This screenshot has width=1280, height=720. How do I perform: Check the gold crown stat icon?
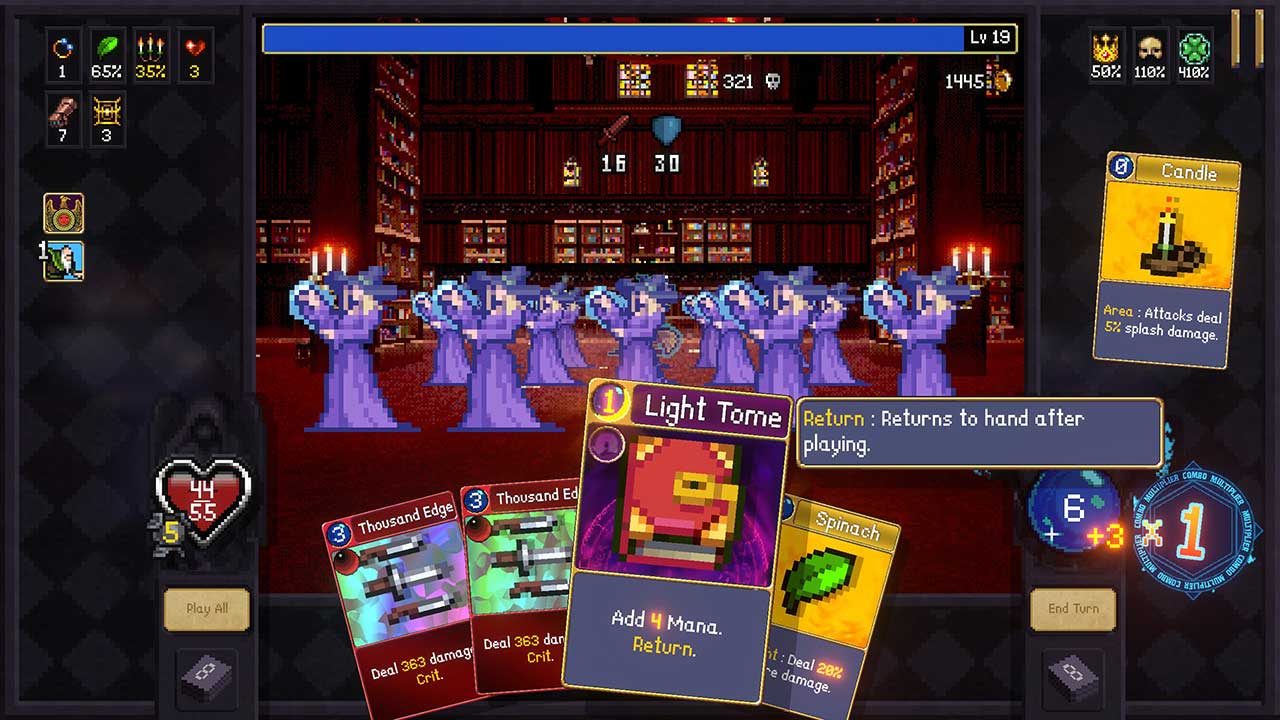(x=1105, y=47)
